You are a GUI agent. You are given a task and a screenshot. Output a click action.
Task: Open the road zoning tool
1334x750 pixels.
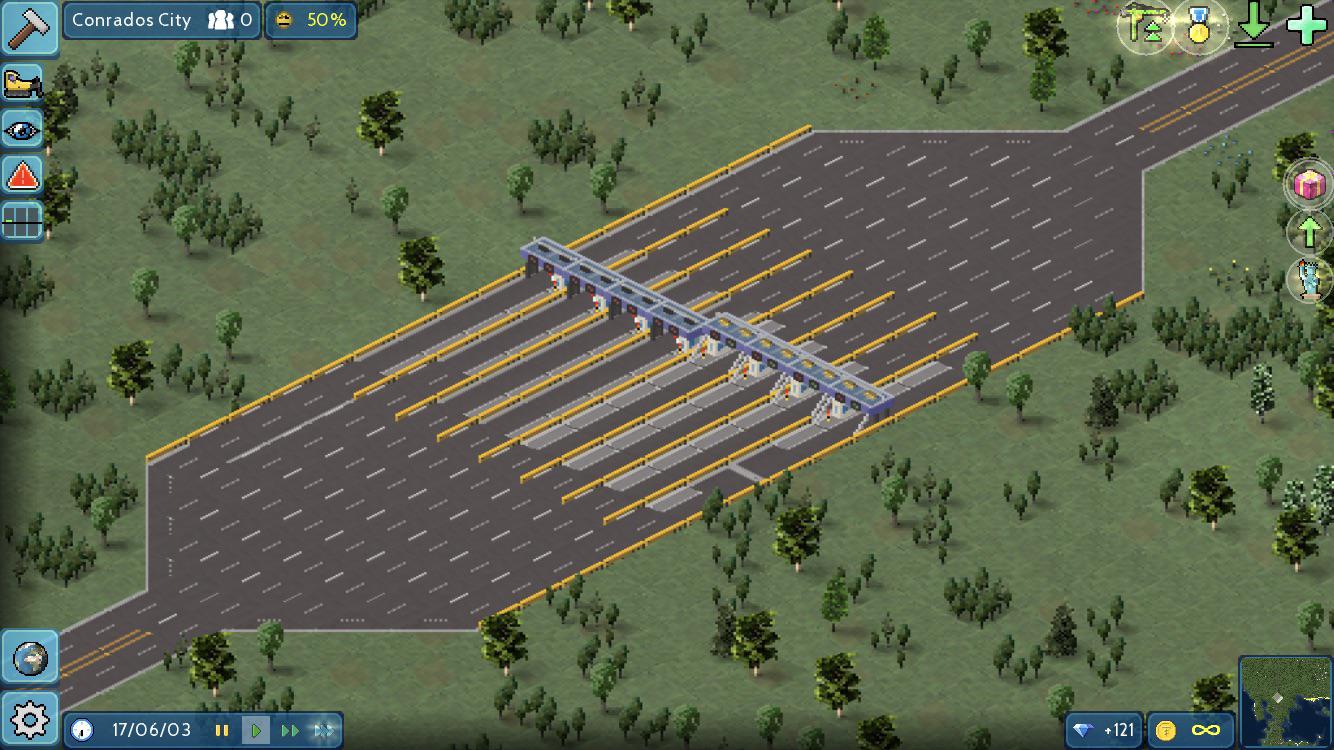click(22, 221)
